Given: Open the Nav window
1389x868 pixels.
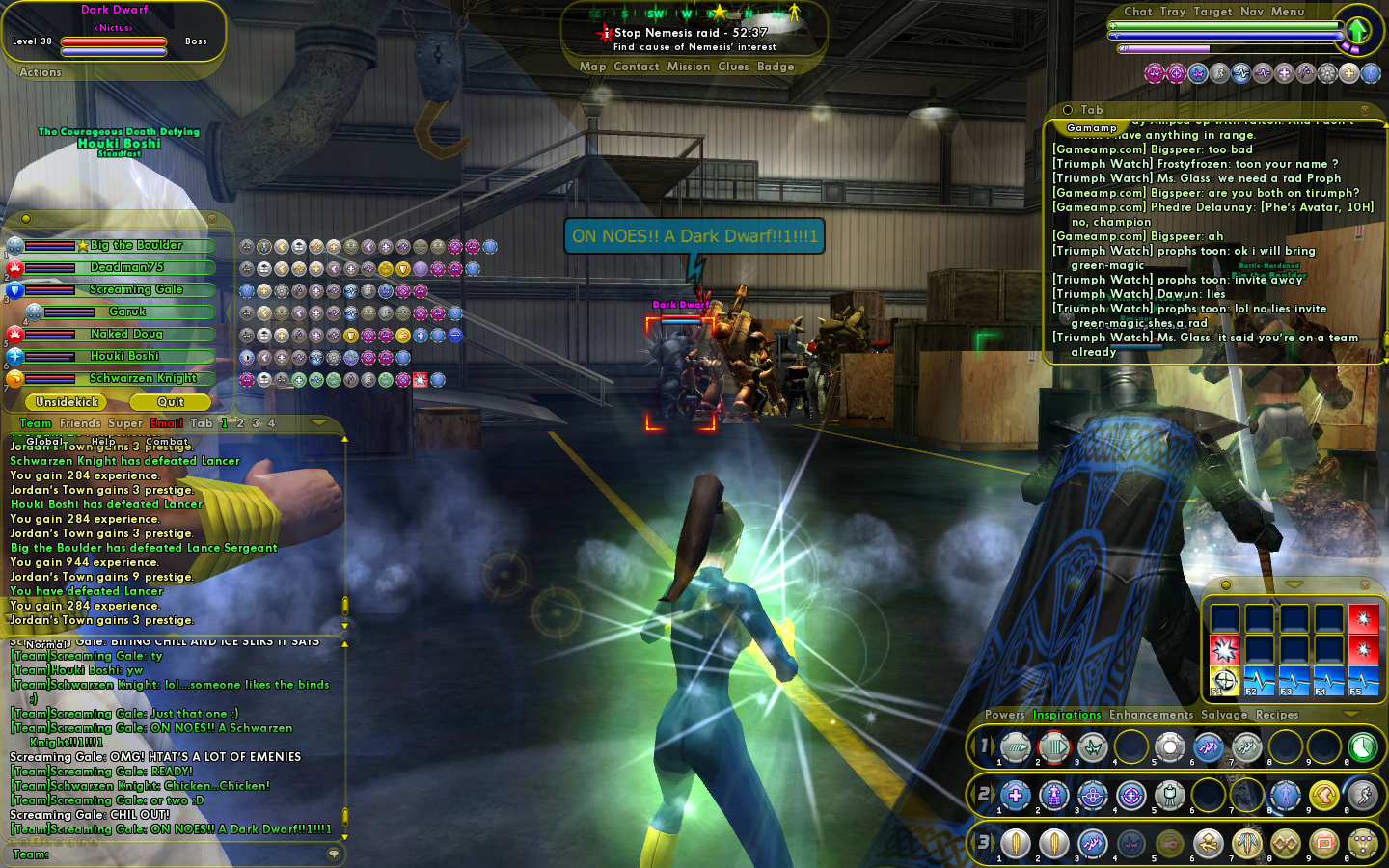Looking at the screenshot, I should tap(1252, 12).
